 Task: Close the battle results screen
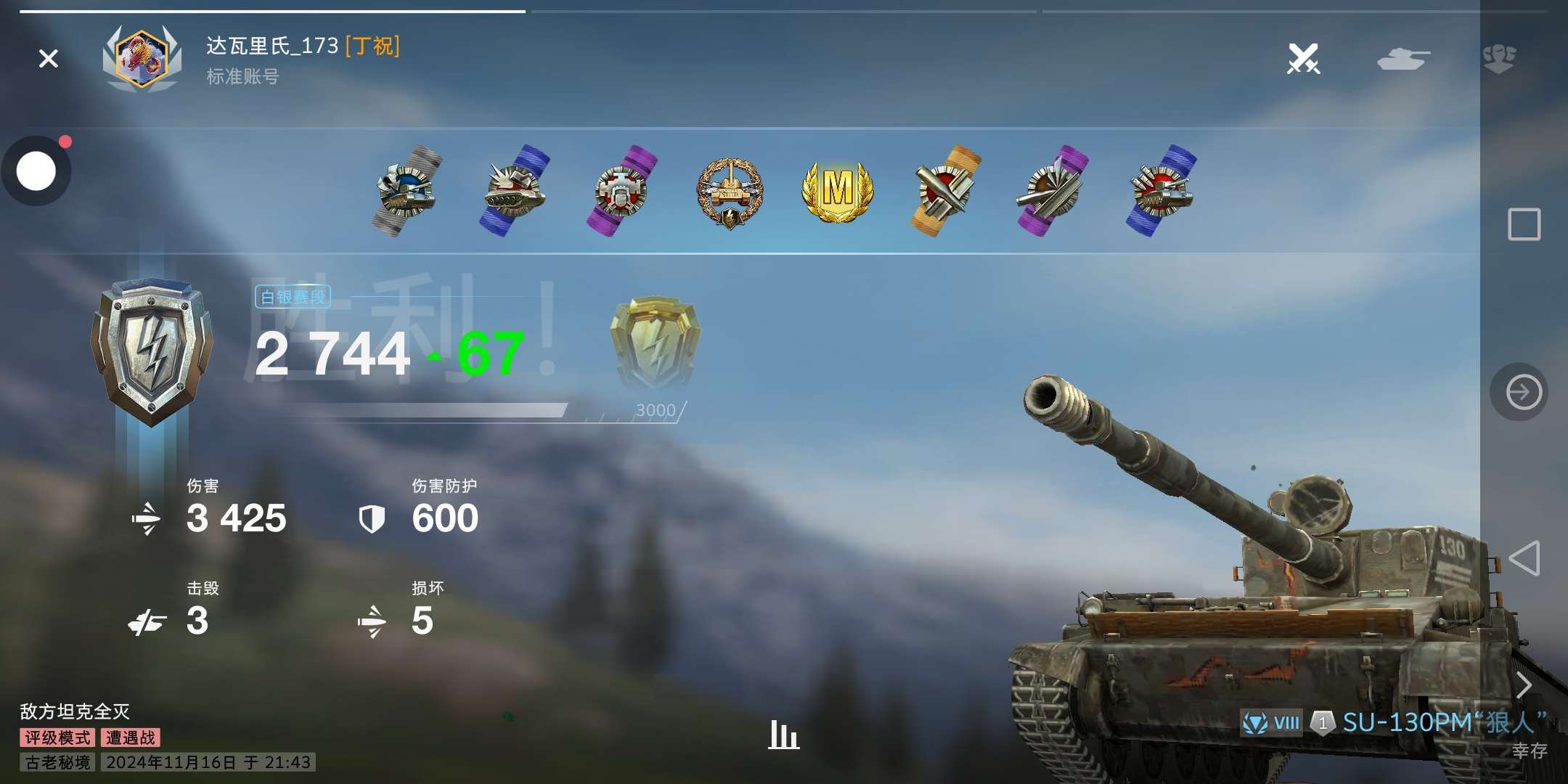[49, 58]
